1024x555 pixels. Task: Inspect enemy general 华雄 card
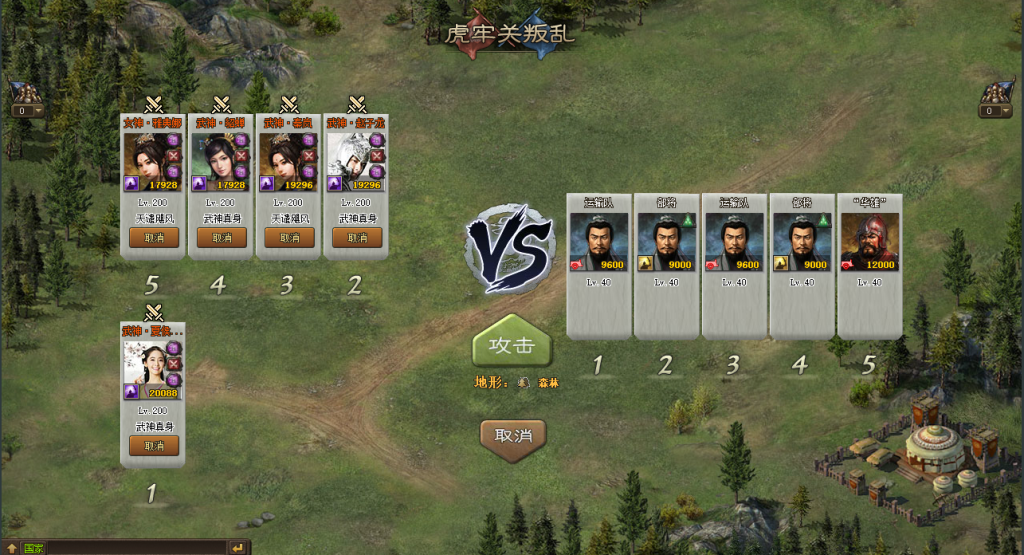(x=869, y=242)
